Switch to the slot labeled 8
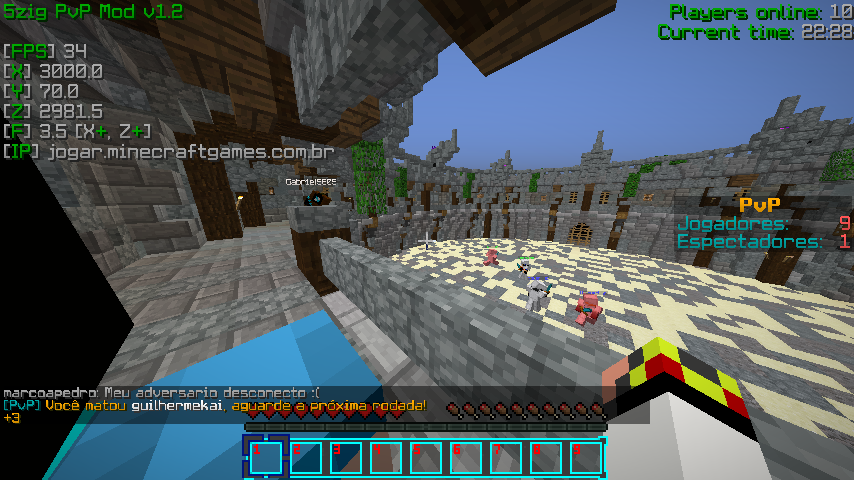854x480 pixels. [x=546, y=457]
